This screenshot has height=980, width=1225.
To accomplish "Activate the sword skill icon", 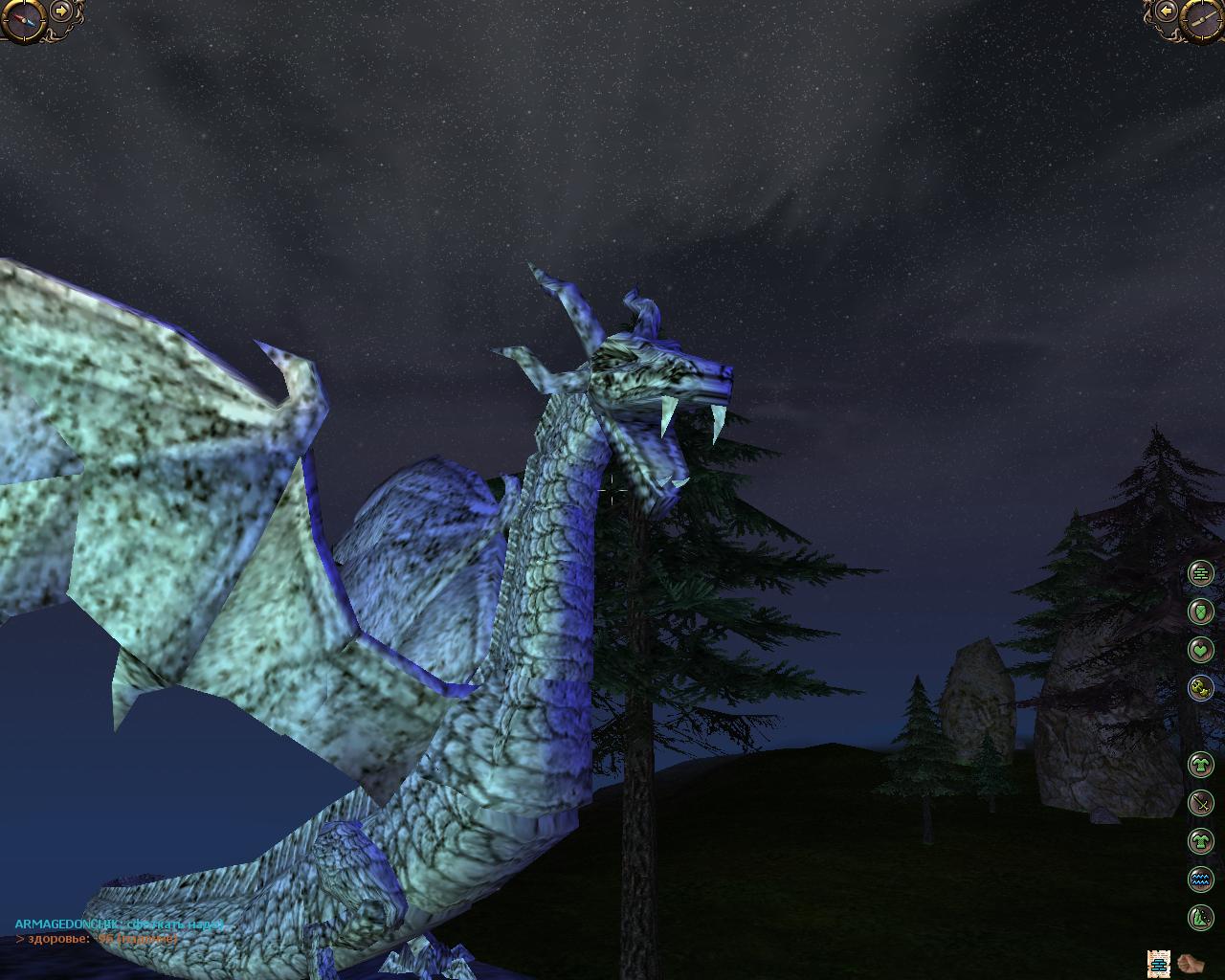I will 1200,803.
